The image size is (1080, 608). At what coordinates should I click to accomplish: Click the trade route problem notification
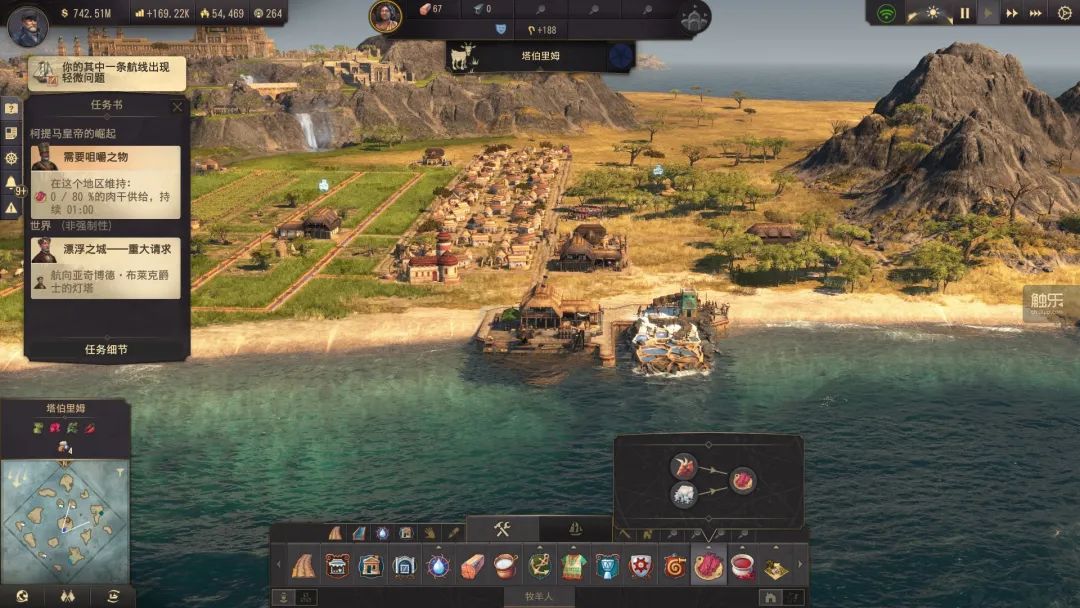pos(108,73)
